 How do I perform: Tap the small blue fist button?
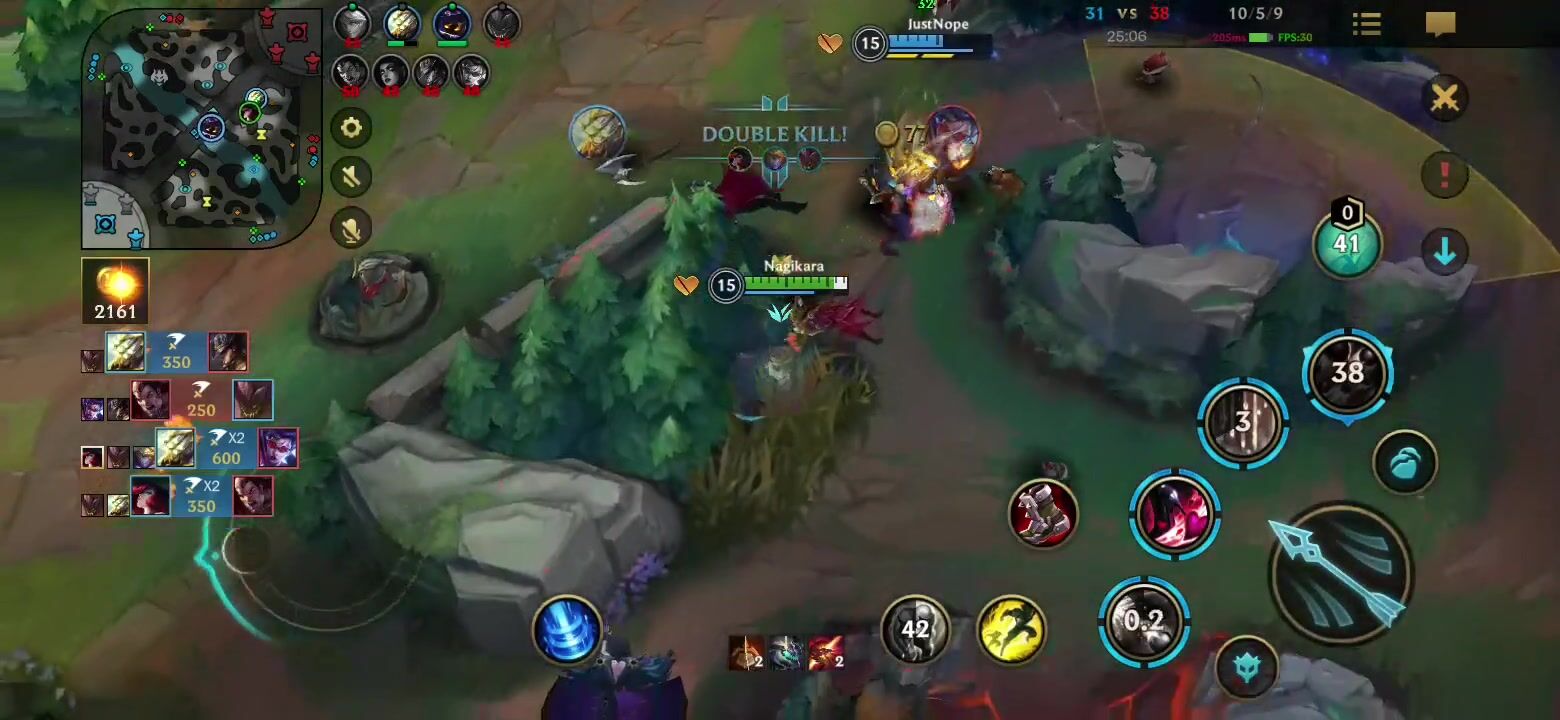coord(1405,462)
